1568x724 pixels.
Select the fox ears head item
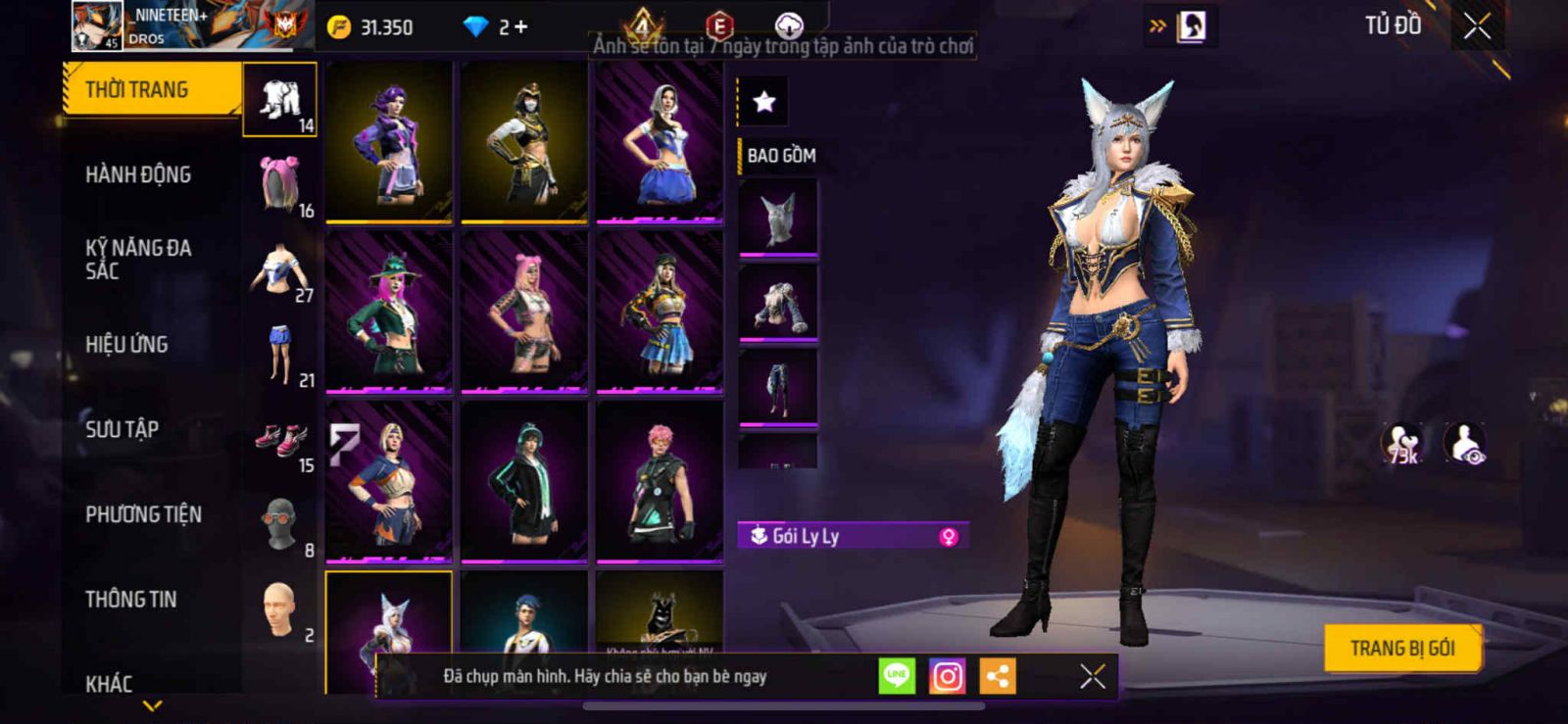pyautogui.click(x=778, y=217)
